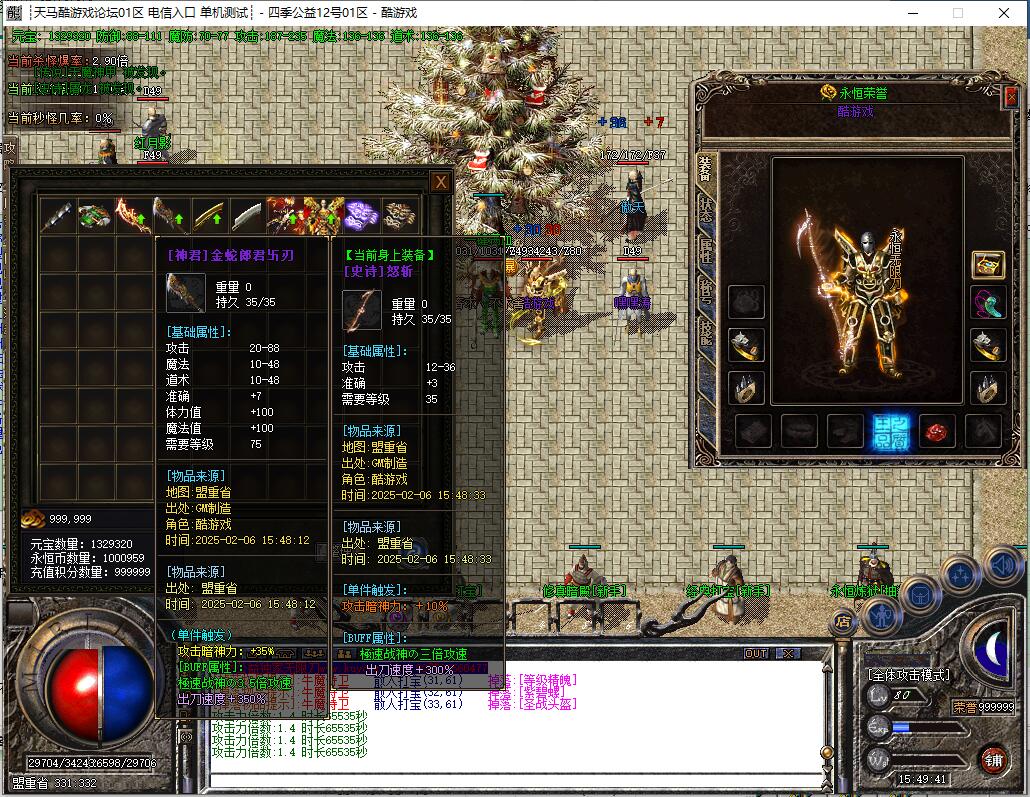The image size is (1030, 797).
Task: Toggle the sound speaker button
Action: pos(1002,566)
